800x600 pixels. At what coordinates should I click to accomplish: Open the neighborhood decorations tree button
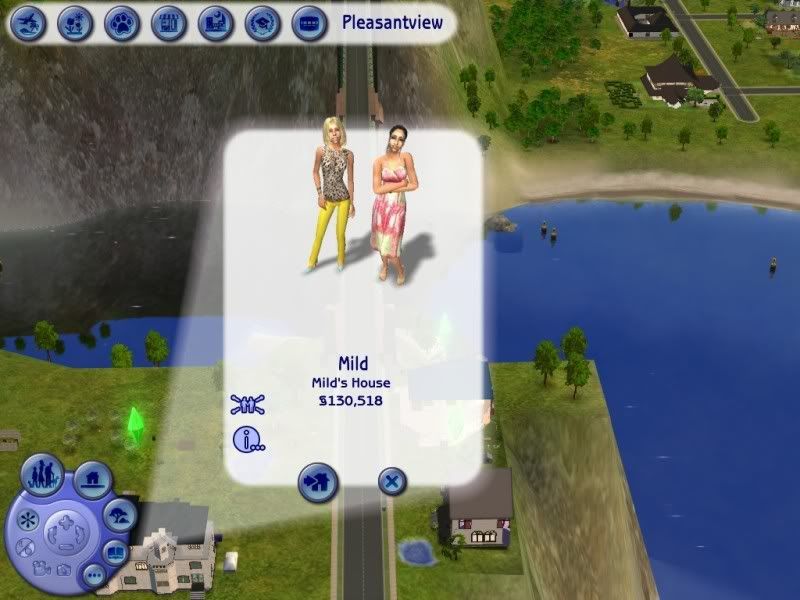[x=121, y=515]
